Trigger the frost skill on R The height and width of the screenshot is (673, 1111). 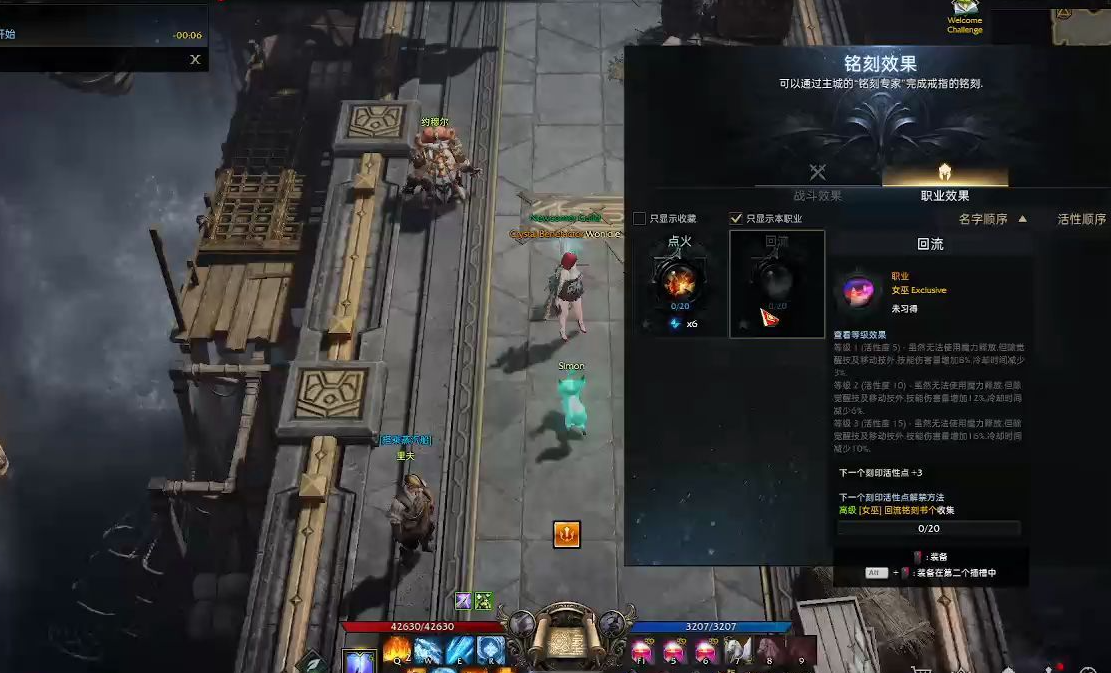490,651
